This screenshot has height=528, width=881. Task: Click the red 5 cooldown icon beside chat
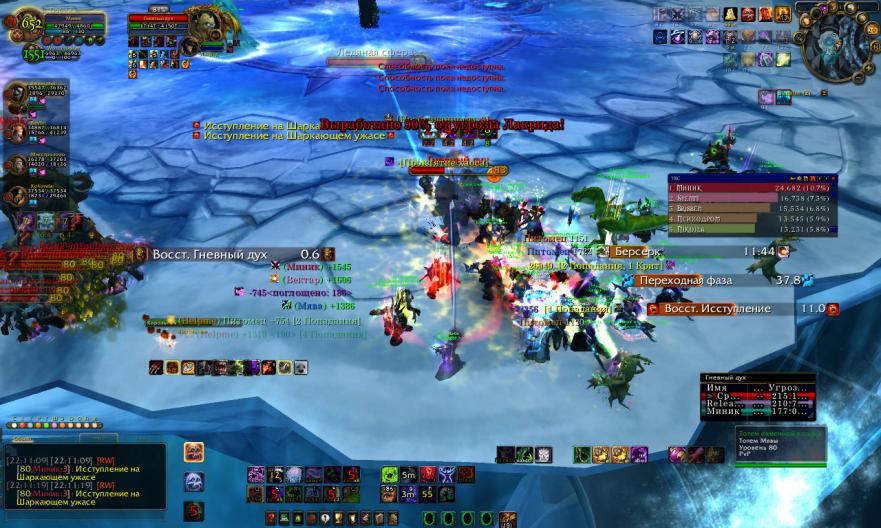coord(194,510)
